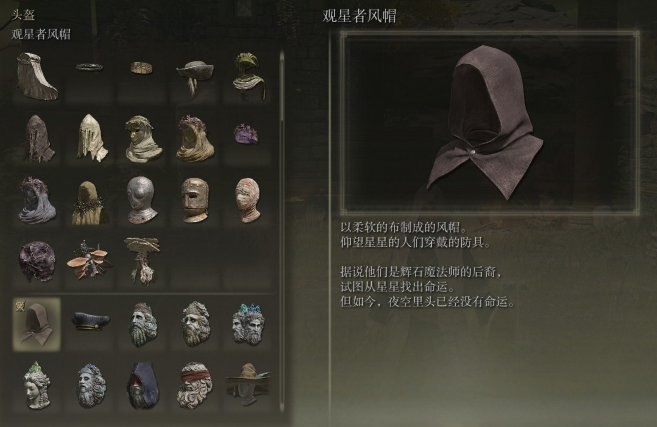Viewport: 657px width, 427px height.
Task: Select the bandage-wrapped head covering
Action: click(247, 199)
